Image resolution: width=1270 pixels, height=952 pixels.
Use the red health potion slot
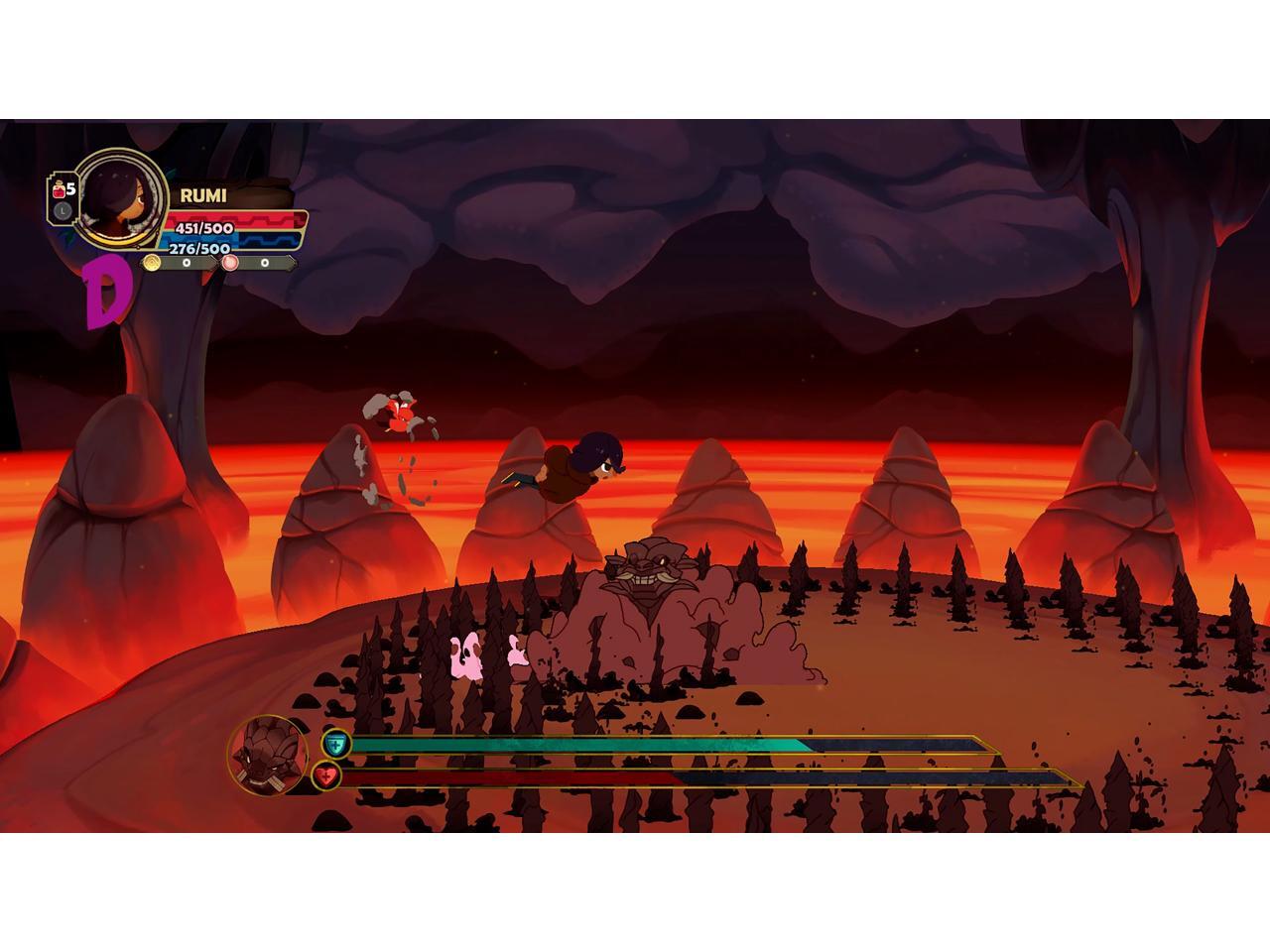pos(62,189)
